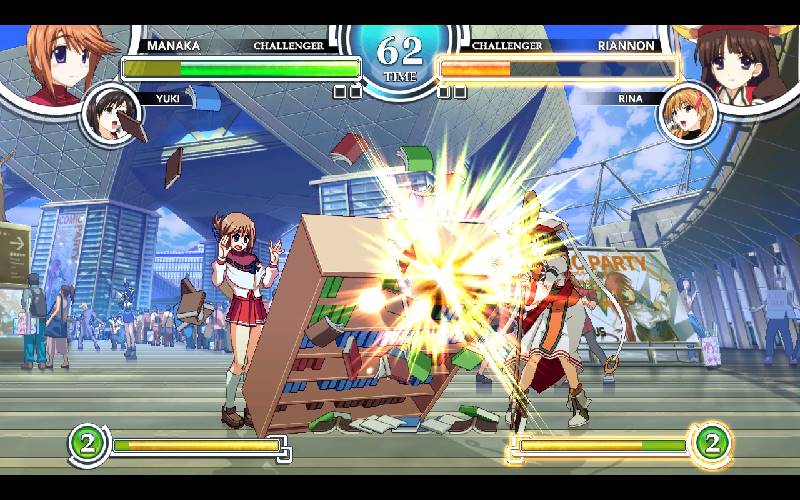The width and height of the screenshot is (800, 500).
Task: Select the Yuki assist partner portrait
Action: pyautogui.click(x=112, y=115)
